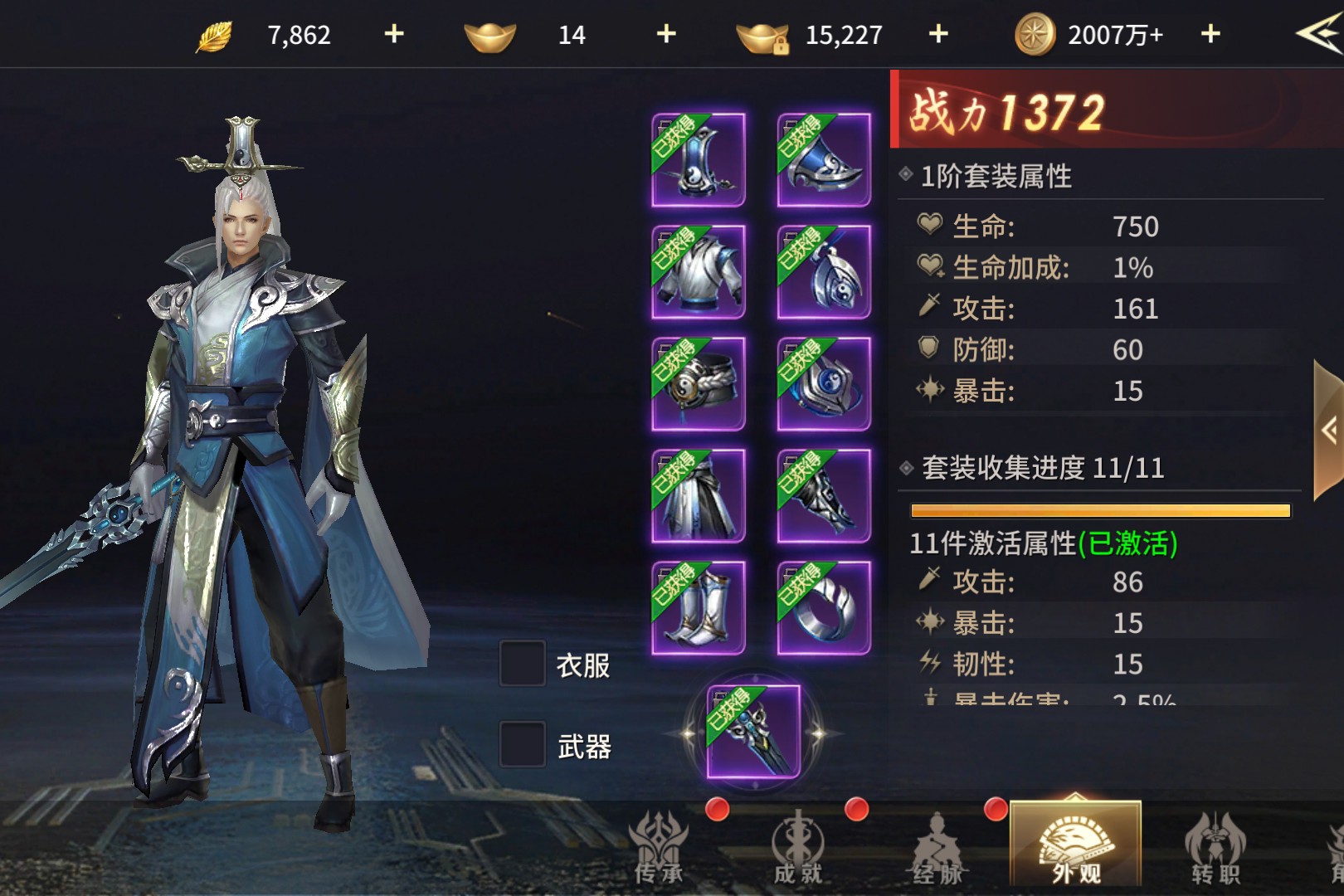1344x896 pixels.
Task: Toggle the 武器 weapon checkbox
Action: click(x=523, y=744)
